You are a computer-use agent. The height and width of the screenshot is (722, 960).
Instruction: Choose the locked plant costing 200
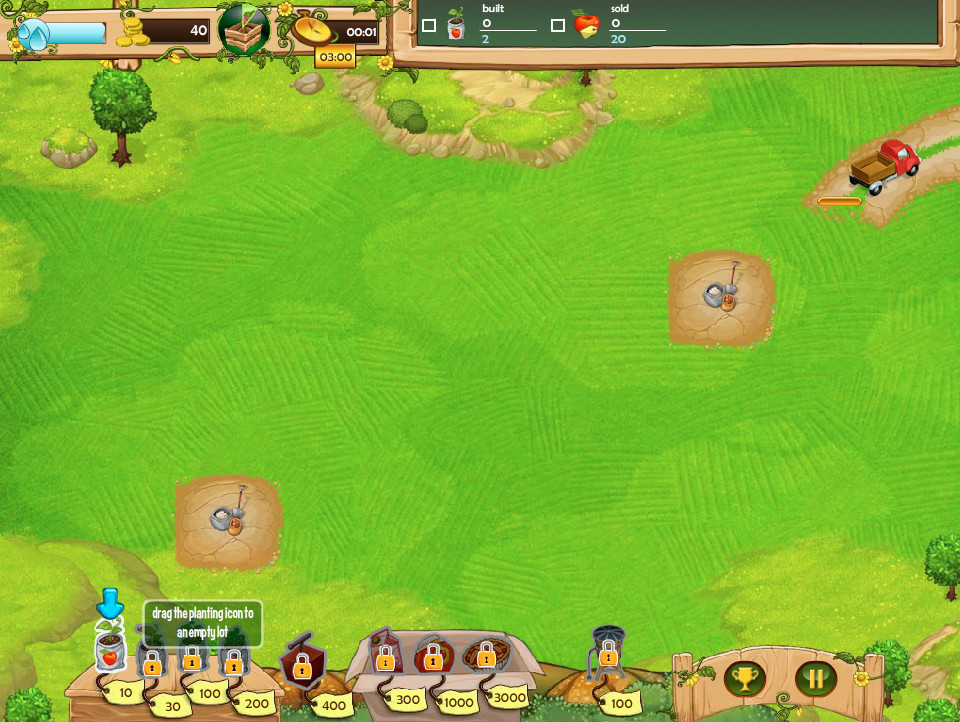tap(233, 661)
